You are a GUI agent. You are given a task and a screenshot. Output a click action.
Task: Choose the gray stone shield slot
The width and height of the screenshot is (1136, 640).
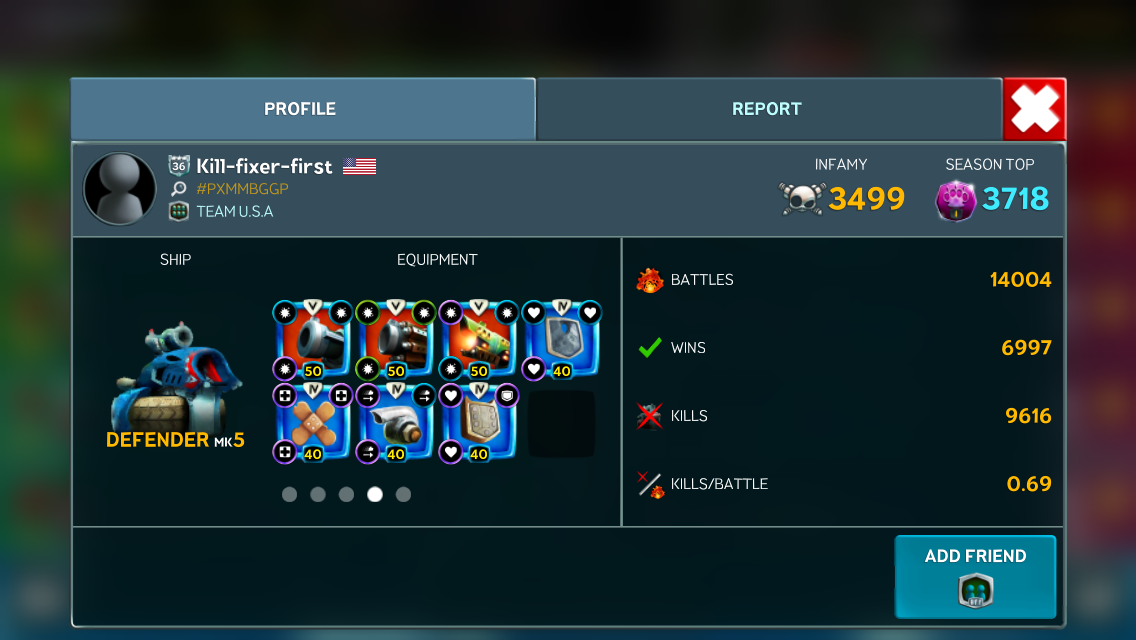[x=561, y=340]
